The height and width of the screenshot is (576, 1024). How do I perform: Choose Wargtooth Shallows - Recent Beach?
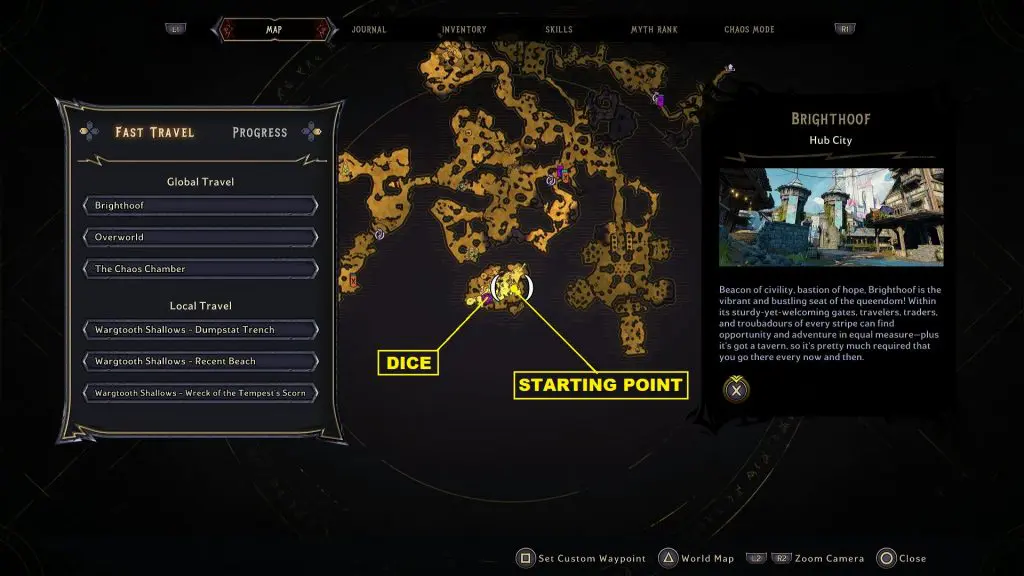coord(201,361)
